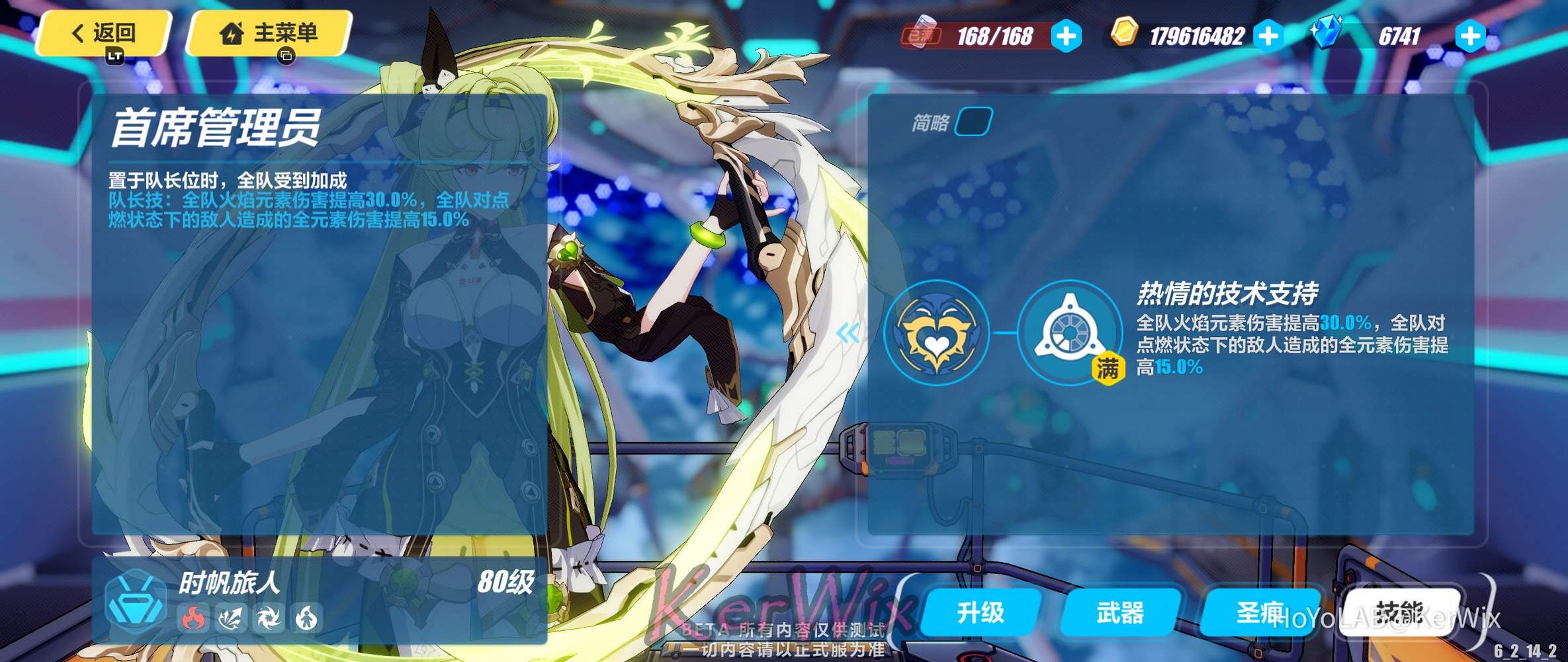Screen dimensions: 1568x662
Task: Open the 主菜单 main menu
Action: (x=269, y=33)
